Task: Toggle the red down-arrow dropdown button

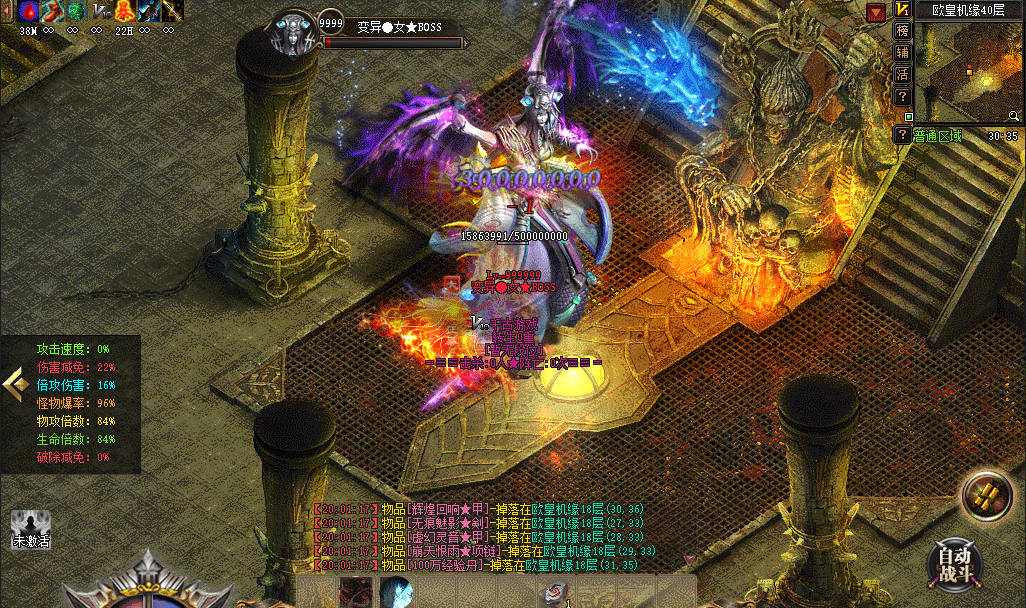Action: (x=876, y=12)
